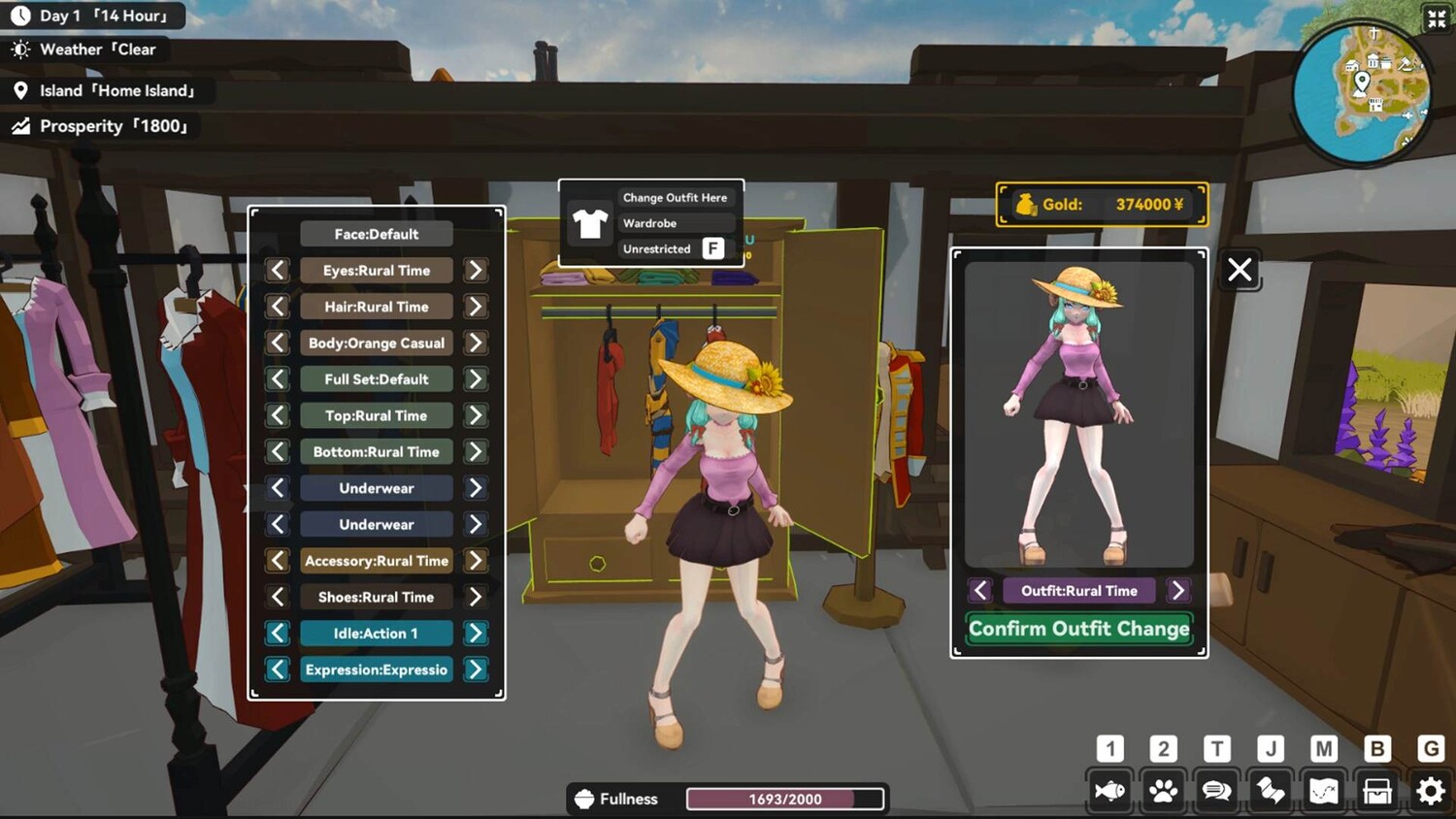Open the fish icon menu
This screenshot has width=1456, height=819.
1109,792
